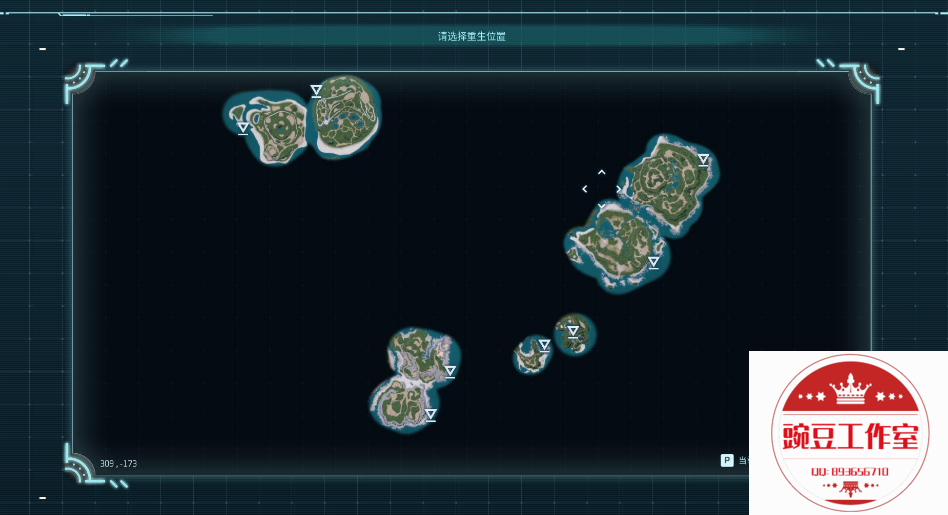This screenshot has height=515, width=948.
Task: Choose respawn marker atop the northwest pair's right island
Action: pyautogui.click(x=316, y=91)
